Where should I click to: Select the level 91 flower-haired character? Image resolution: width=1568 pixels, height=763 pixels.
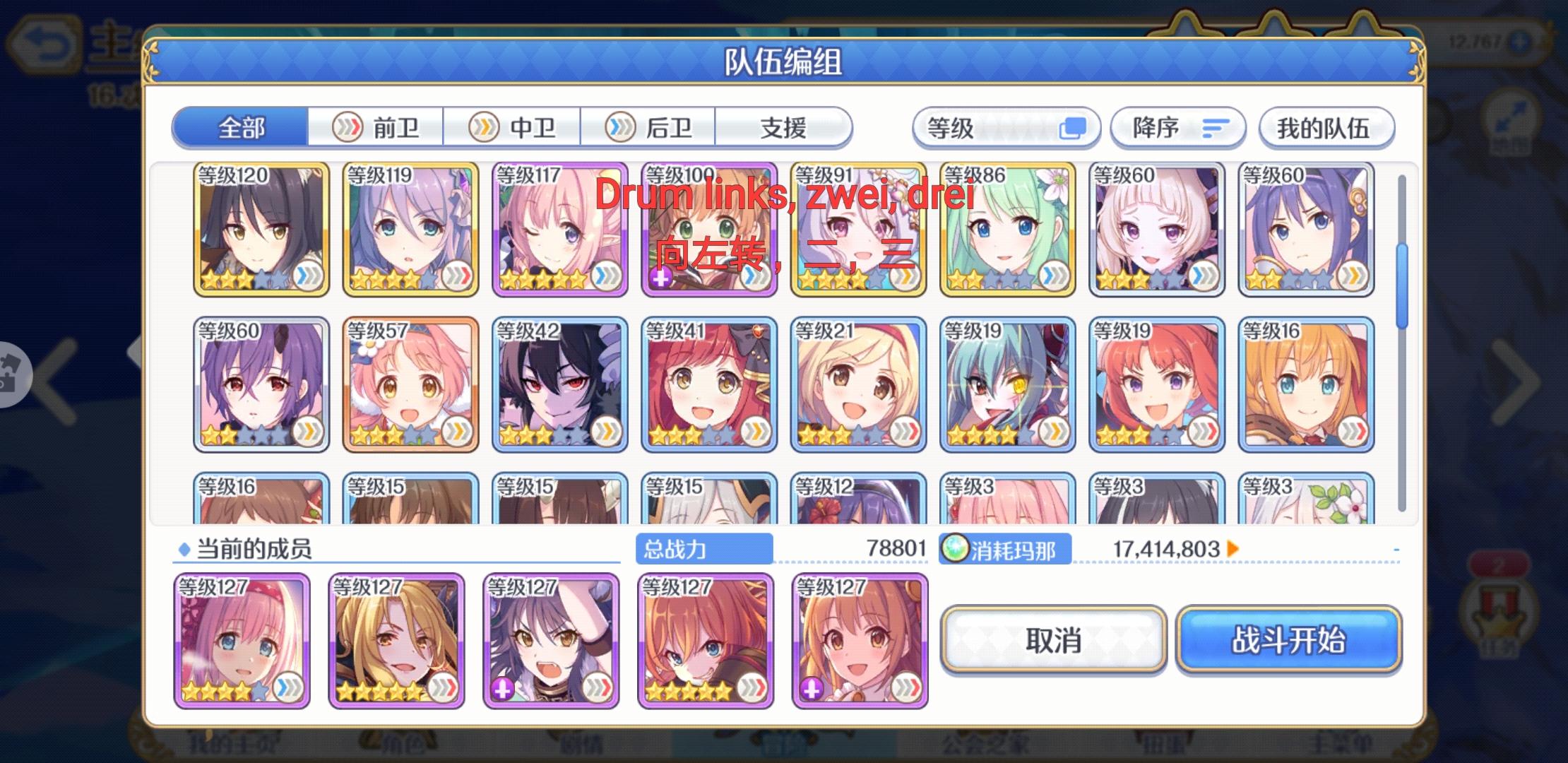pos(858,230)
